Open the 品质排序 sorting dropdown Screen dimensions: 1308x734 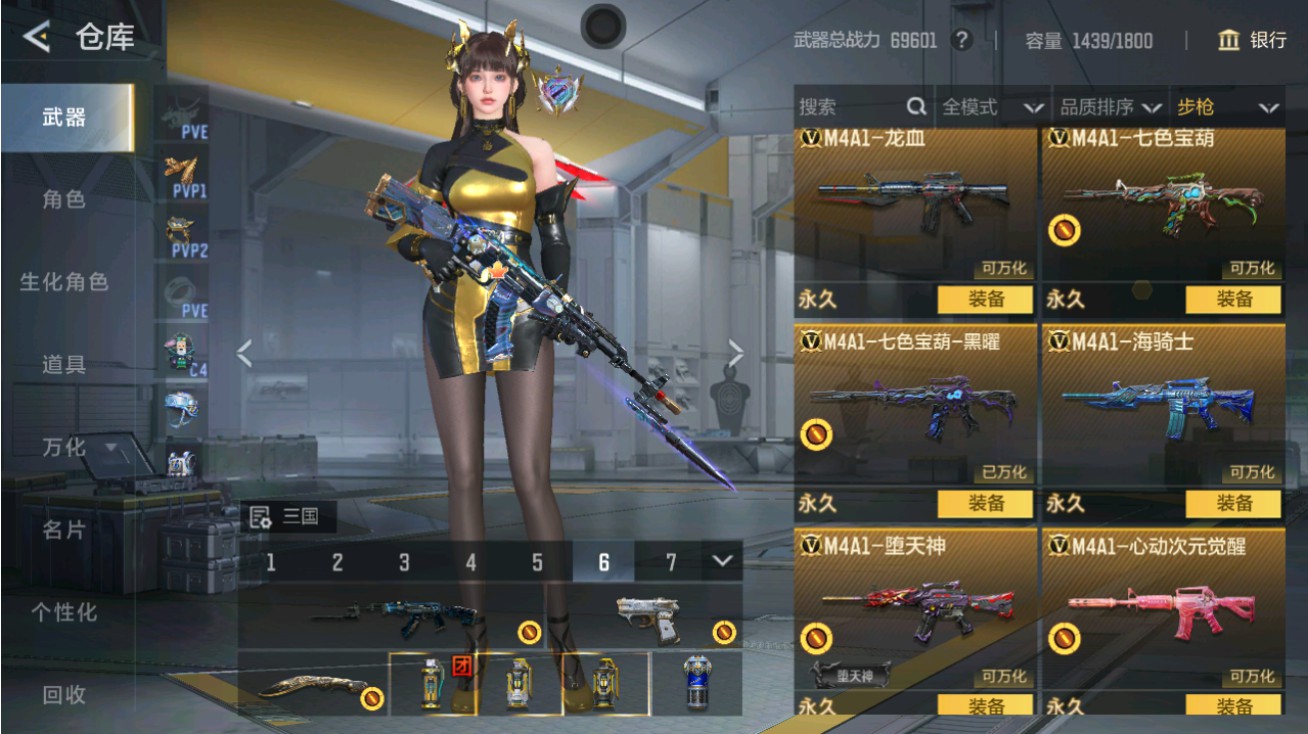(x=1108, y=106)
